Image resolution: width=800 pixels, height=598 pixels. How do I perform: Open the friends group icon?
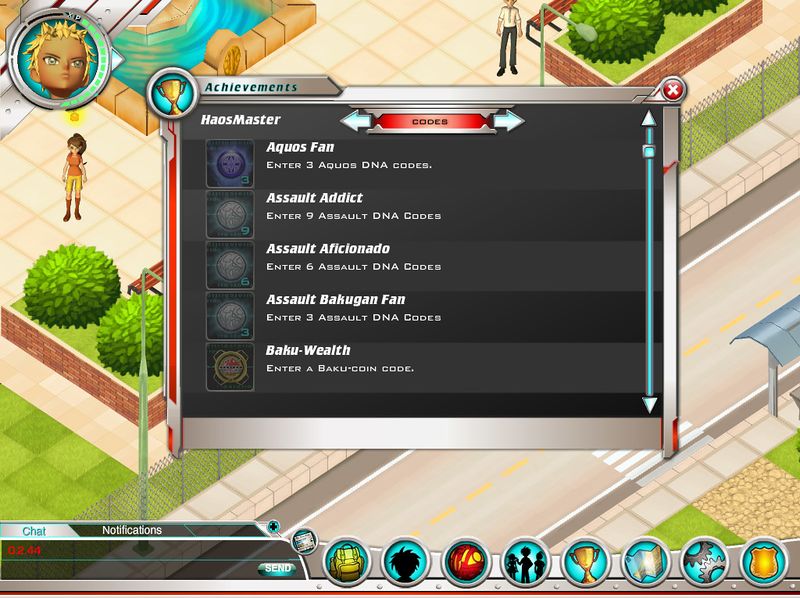pyautogui.click(x=524, y=565)
